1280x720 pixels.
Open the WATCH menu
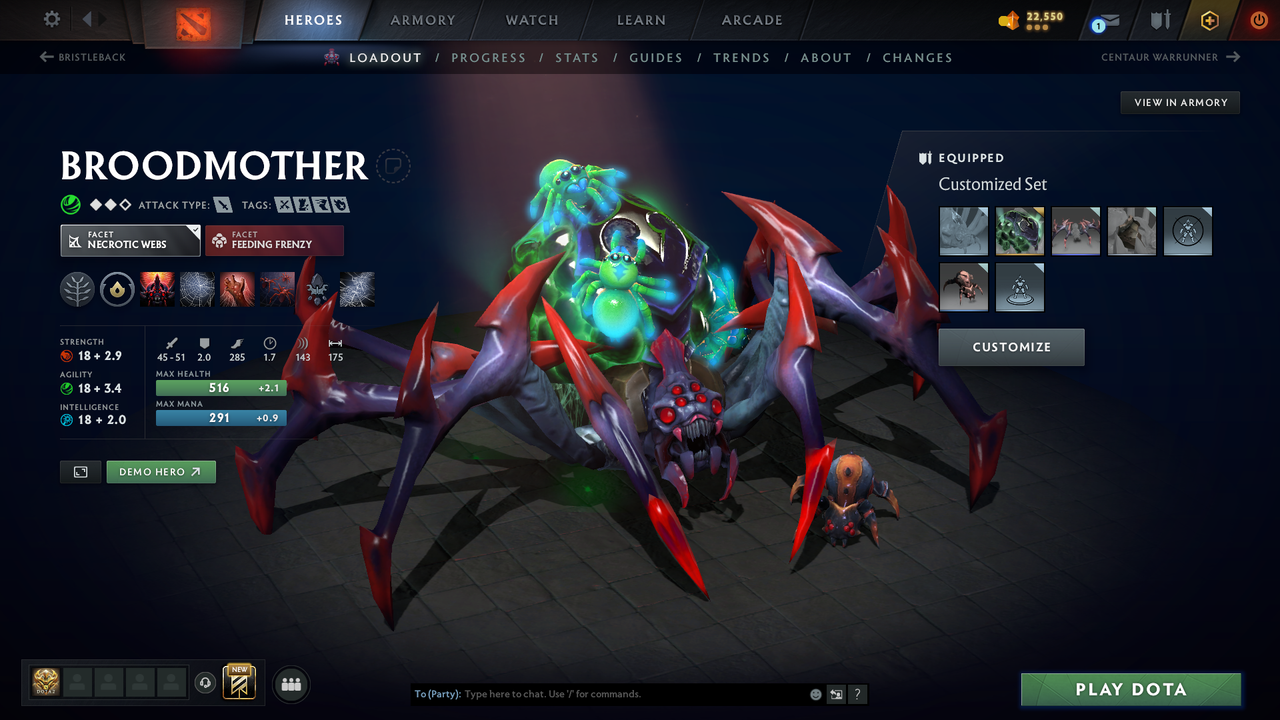531,20
